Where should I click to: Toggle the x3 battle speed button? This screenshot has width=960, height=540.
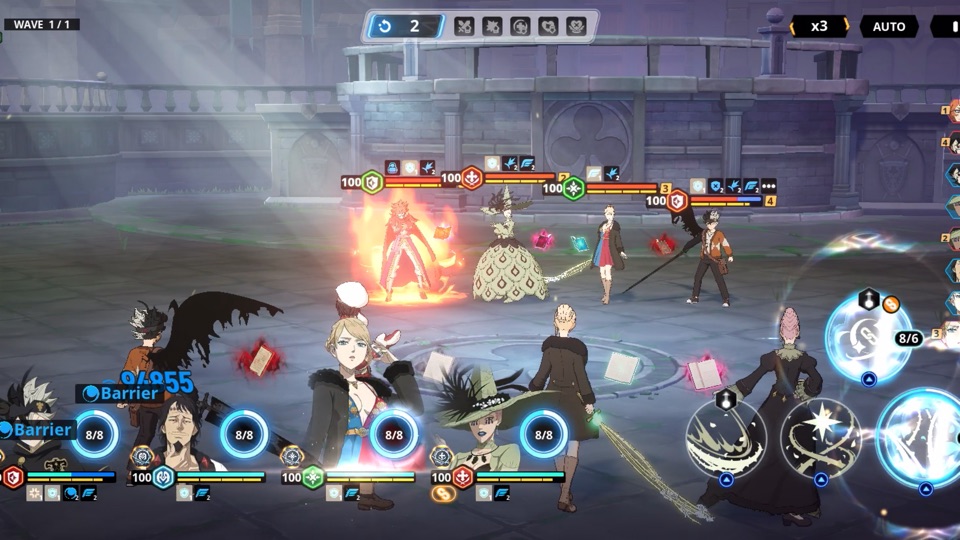[819, 26]
